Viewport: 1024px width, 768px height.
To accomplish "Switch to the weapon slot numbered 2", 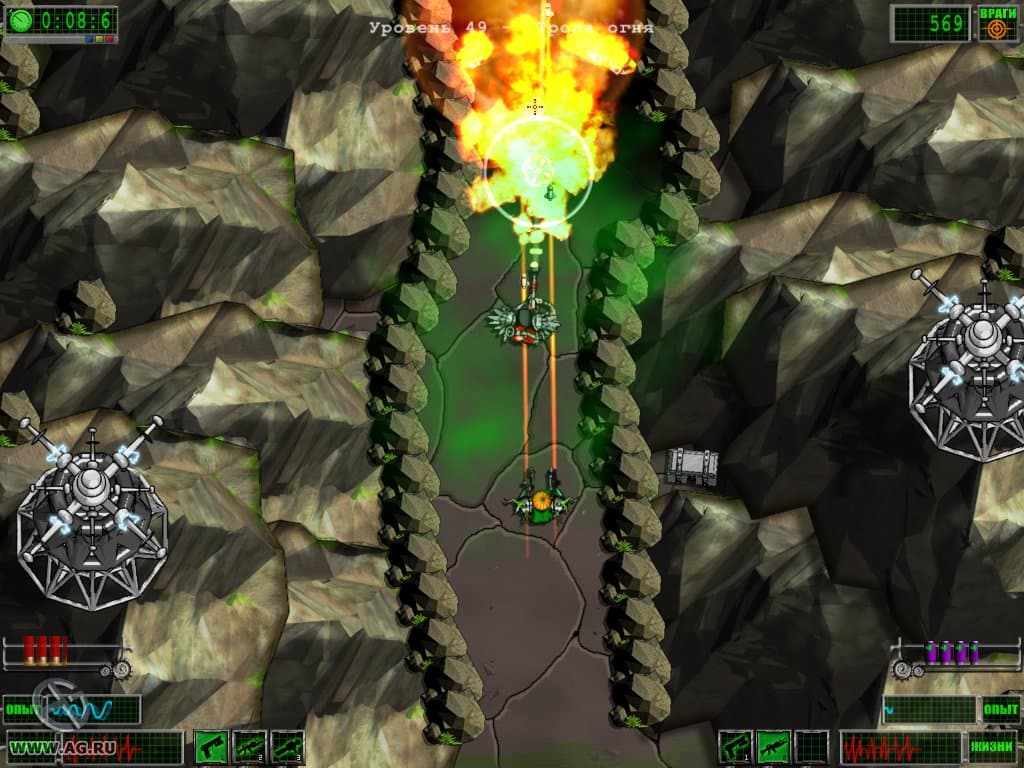I will (249, 746).
